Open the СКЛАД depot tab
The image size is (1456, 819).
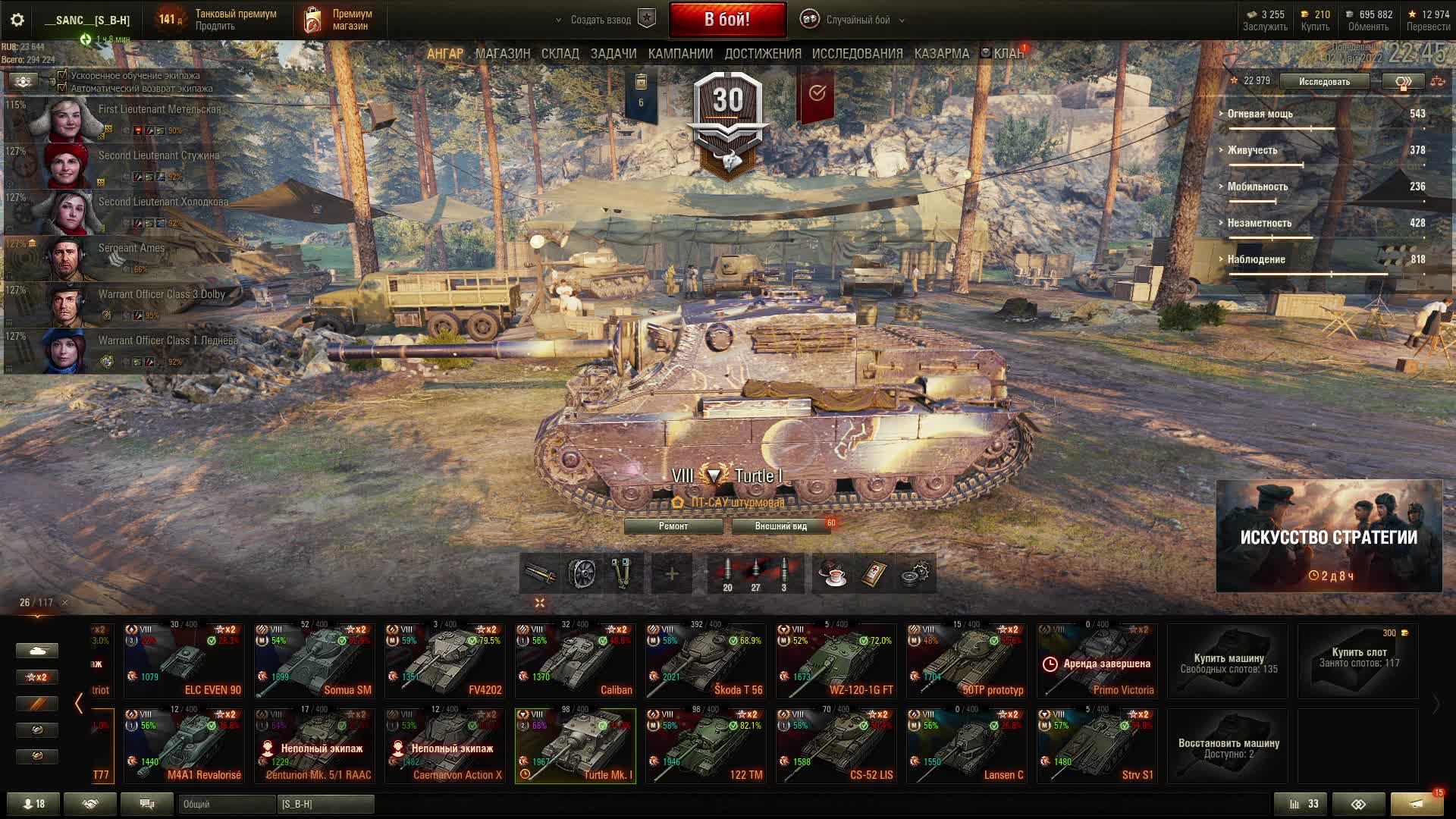coord(560,54)
